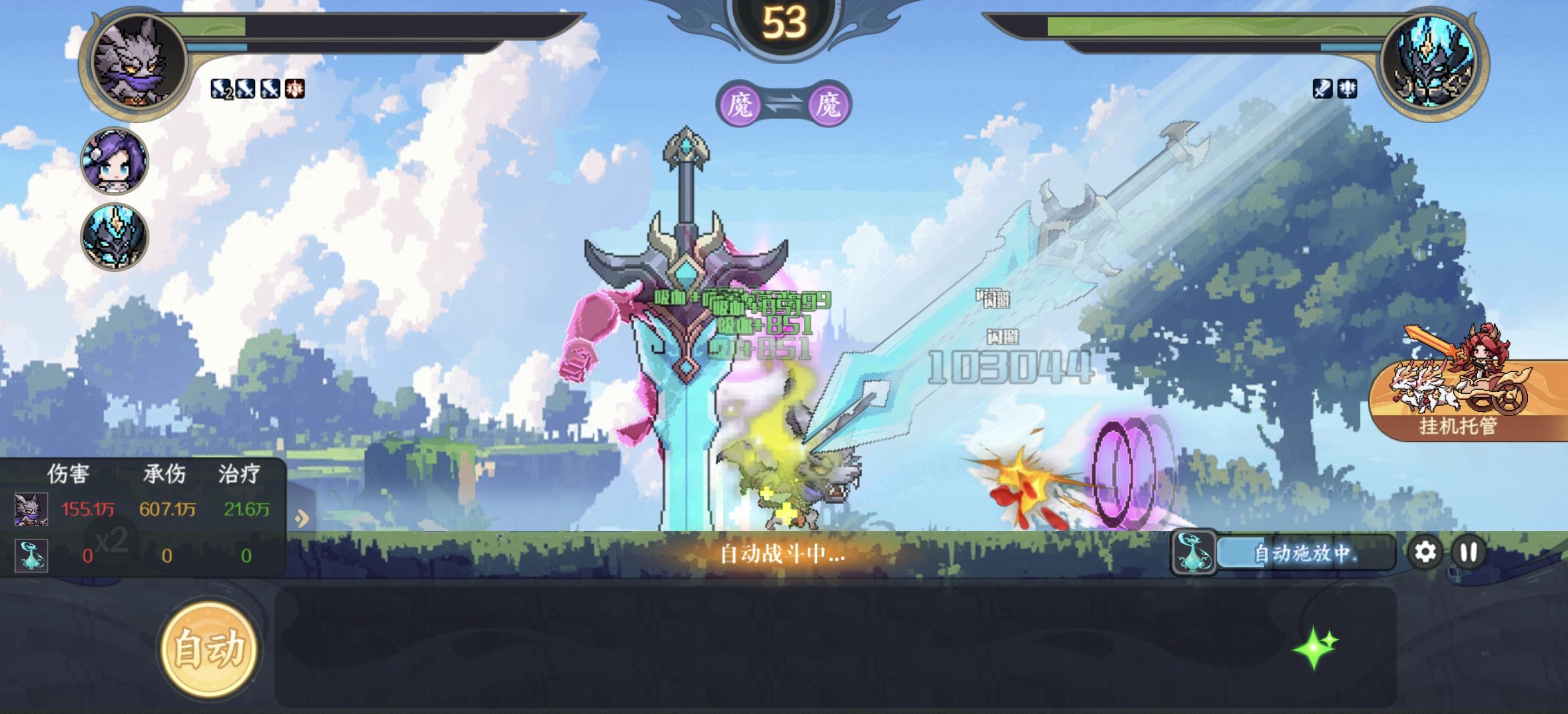View the enemy's buff icon near its portrait
1568x714 pixels.
click(x=1322, y=89)
